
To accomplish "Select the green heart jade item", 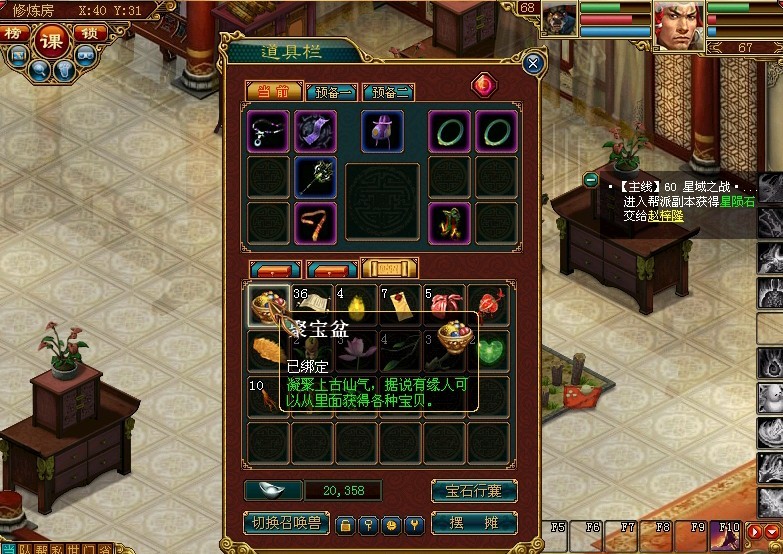I will 489,349.
